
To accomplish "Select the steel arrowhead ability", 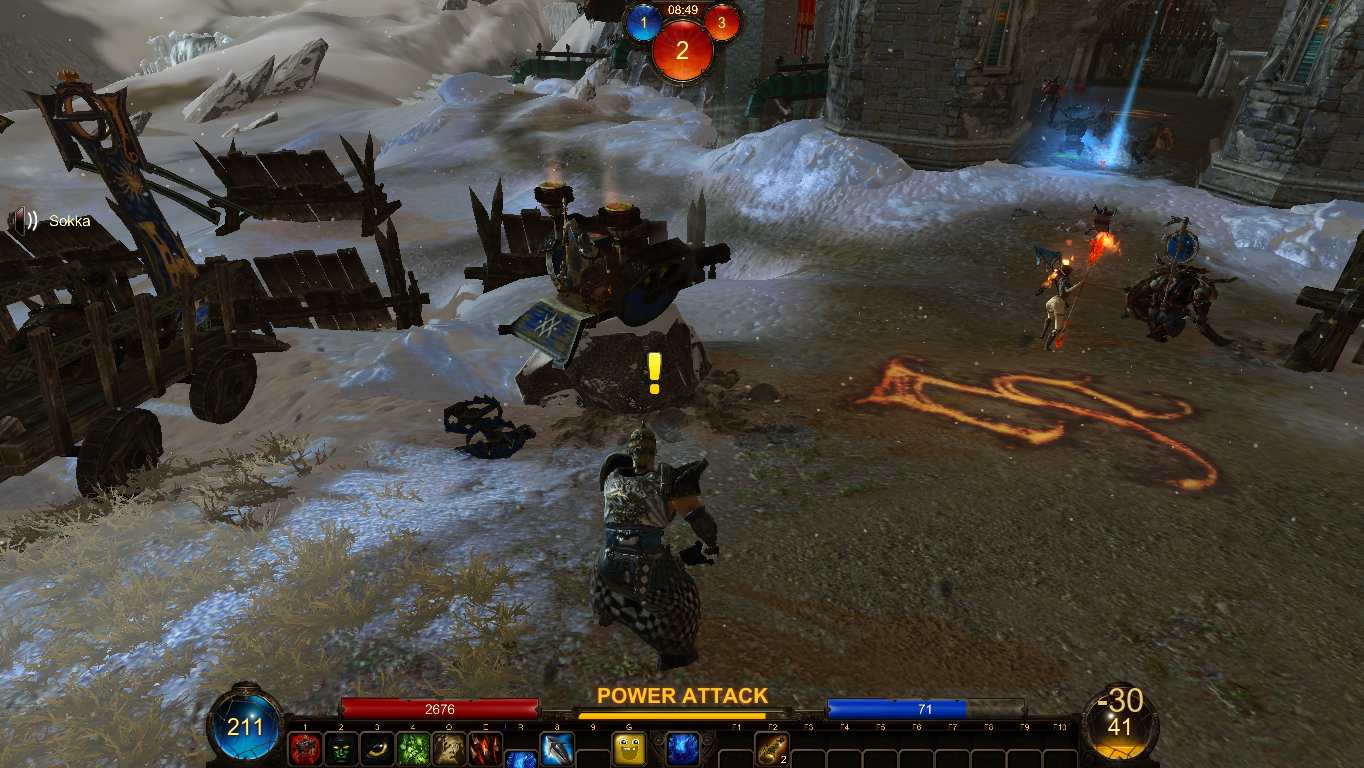I will click(557, 749).
